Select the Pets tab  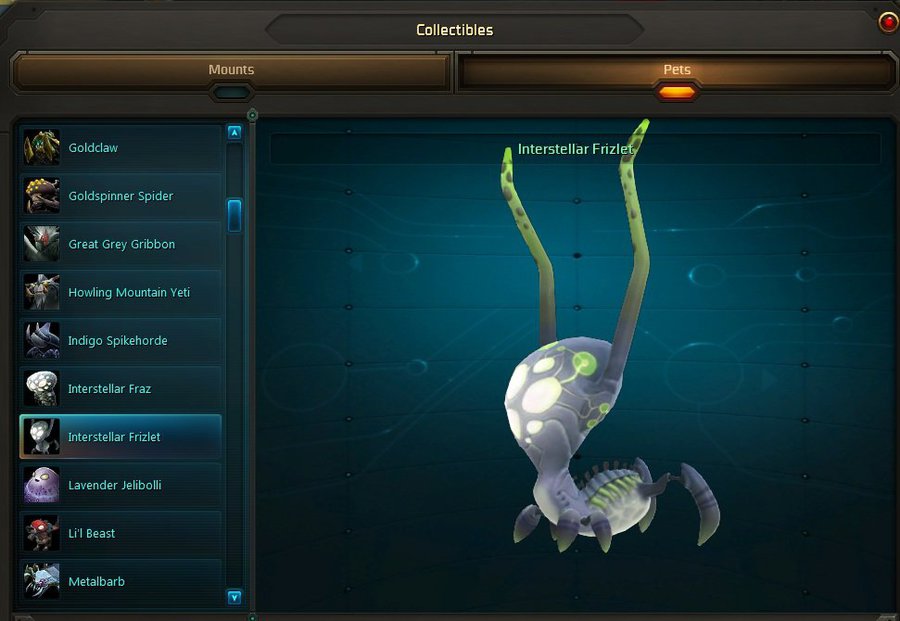[676, 71]
